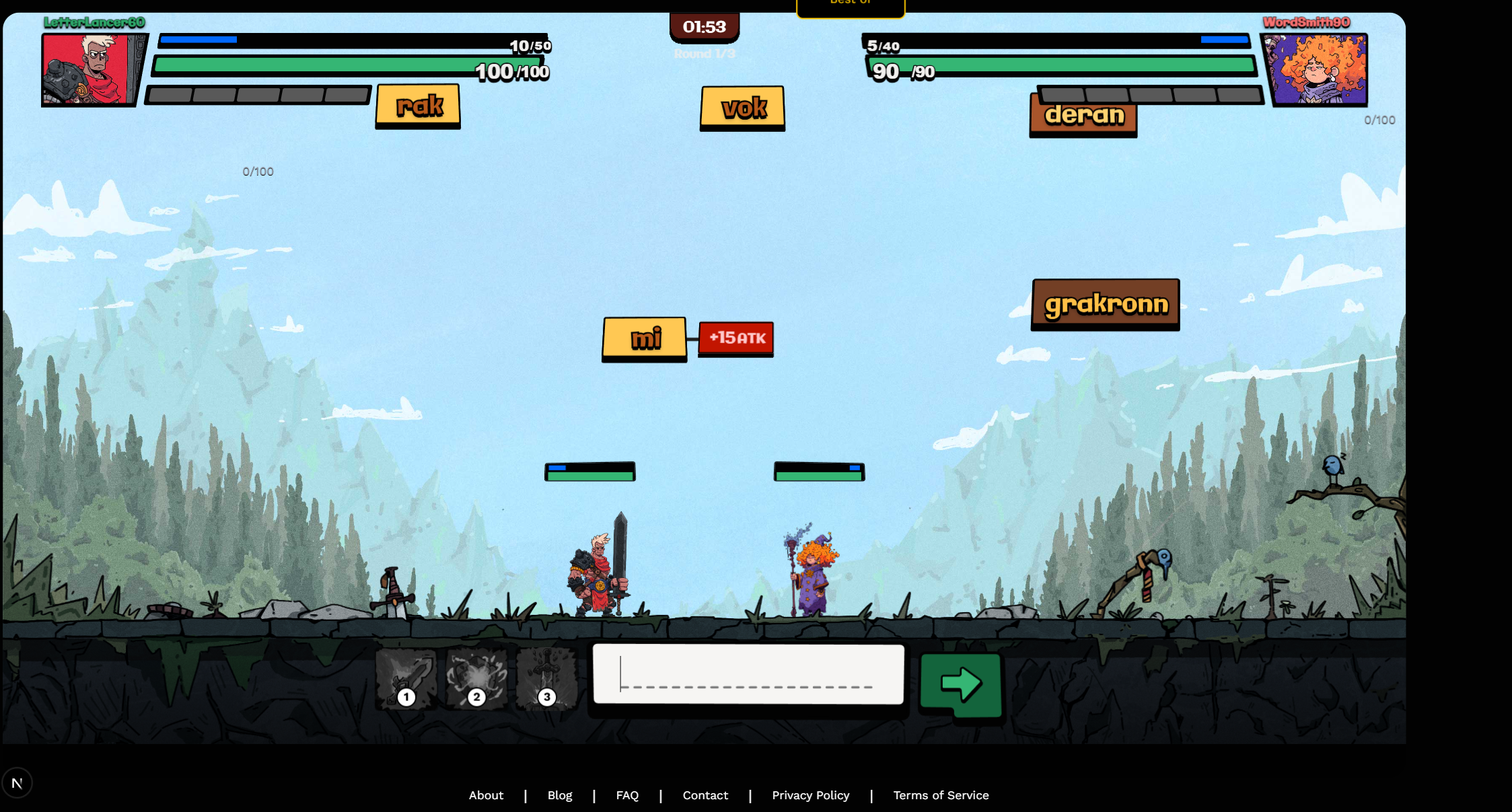Click the "grakronn" word tile
This screenshot has height=812, width=1512.
[1105, 303]
